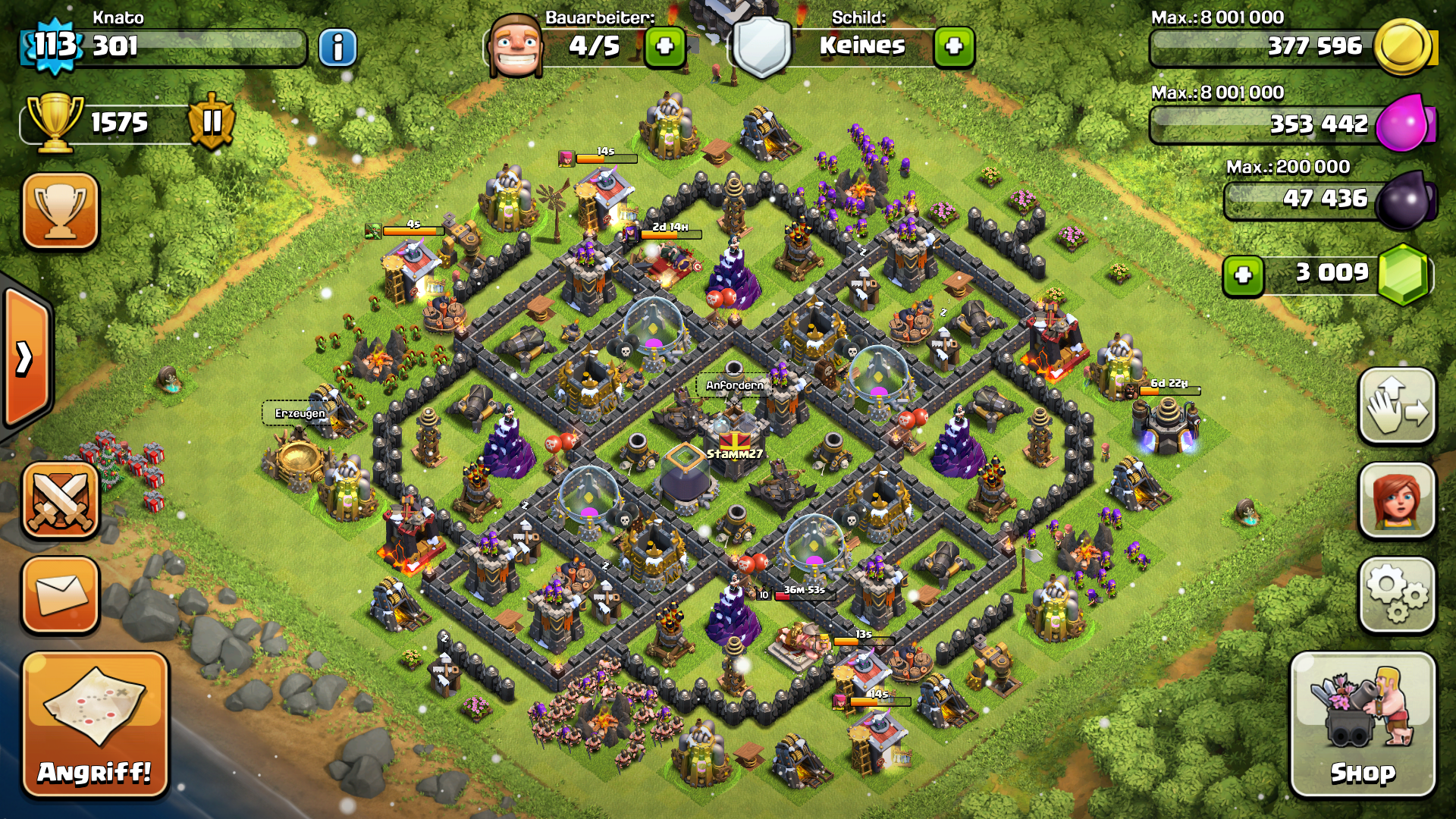The image size is (1456, 819).
Task: Open the crossed swords clan war button
Action: point(61,500)
